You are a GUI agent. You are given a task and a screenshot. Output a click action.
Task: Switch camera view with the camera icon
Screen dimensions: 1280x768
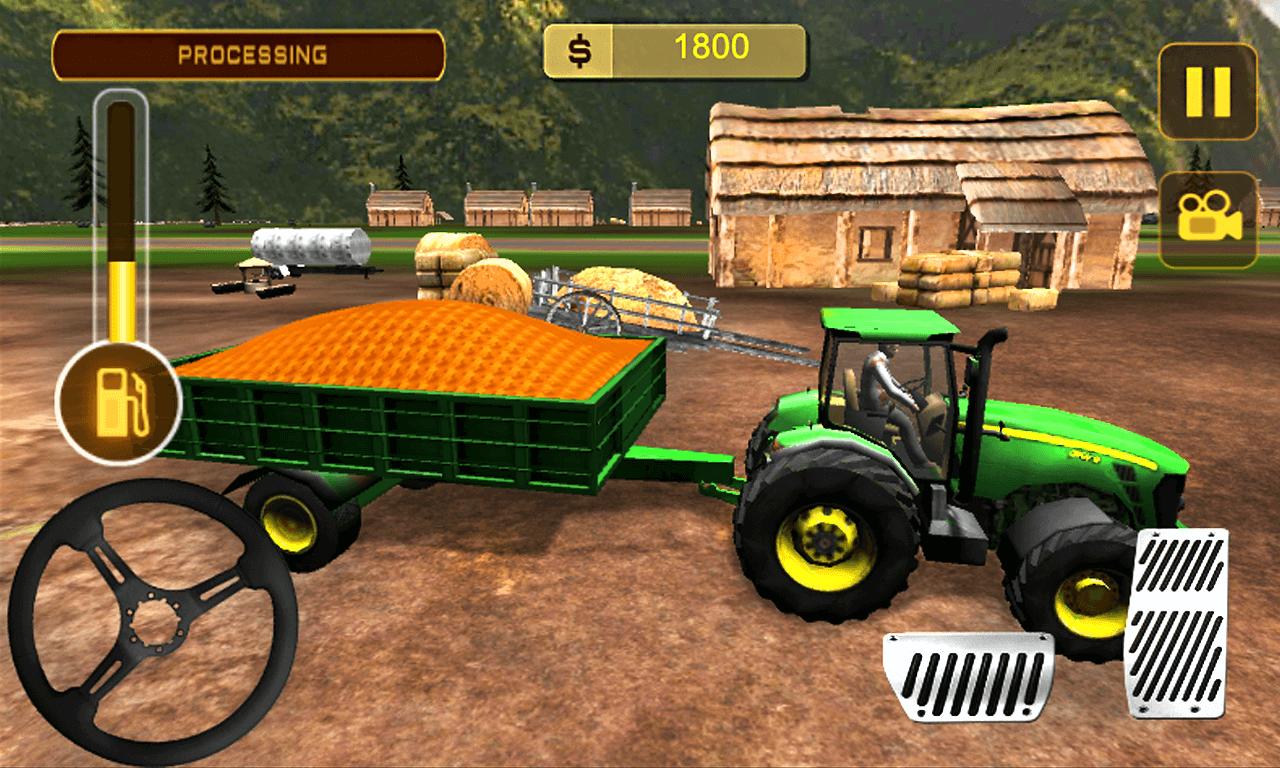click(1207, 219)
